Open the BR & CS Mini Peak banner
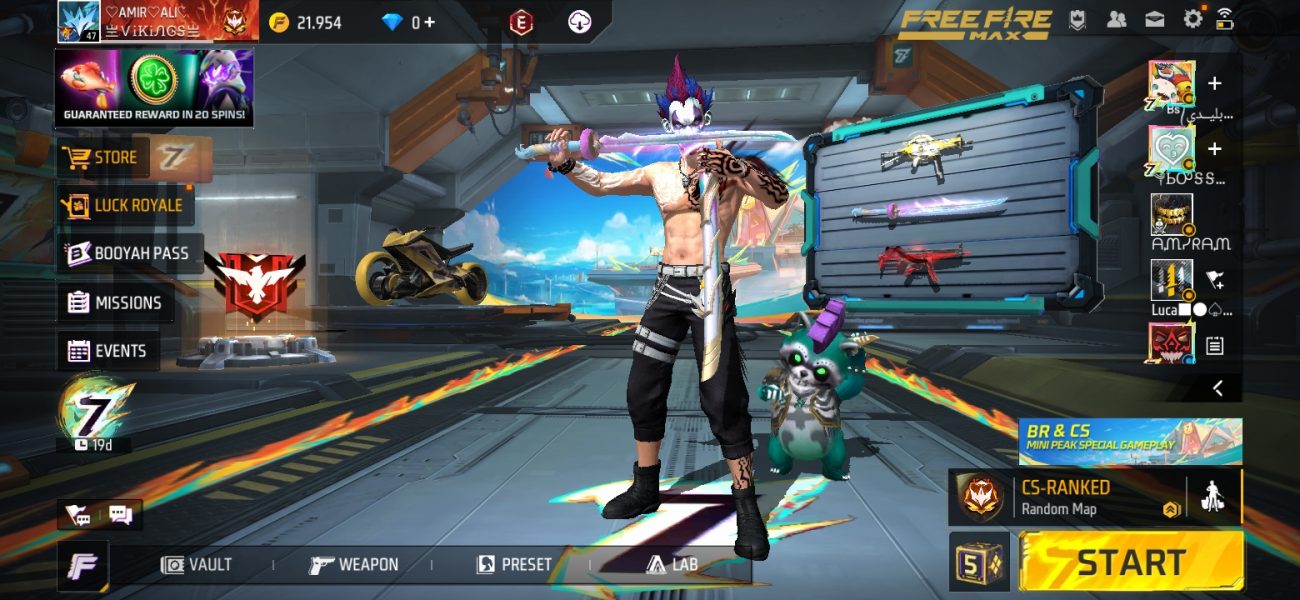The image size is (1300, 600). tap(1130, 441)
